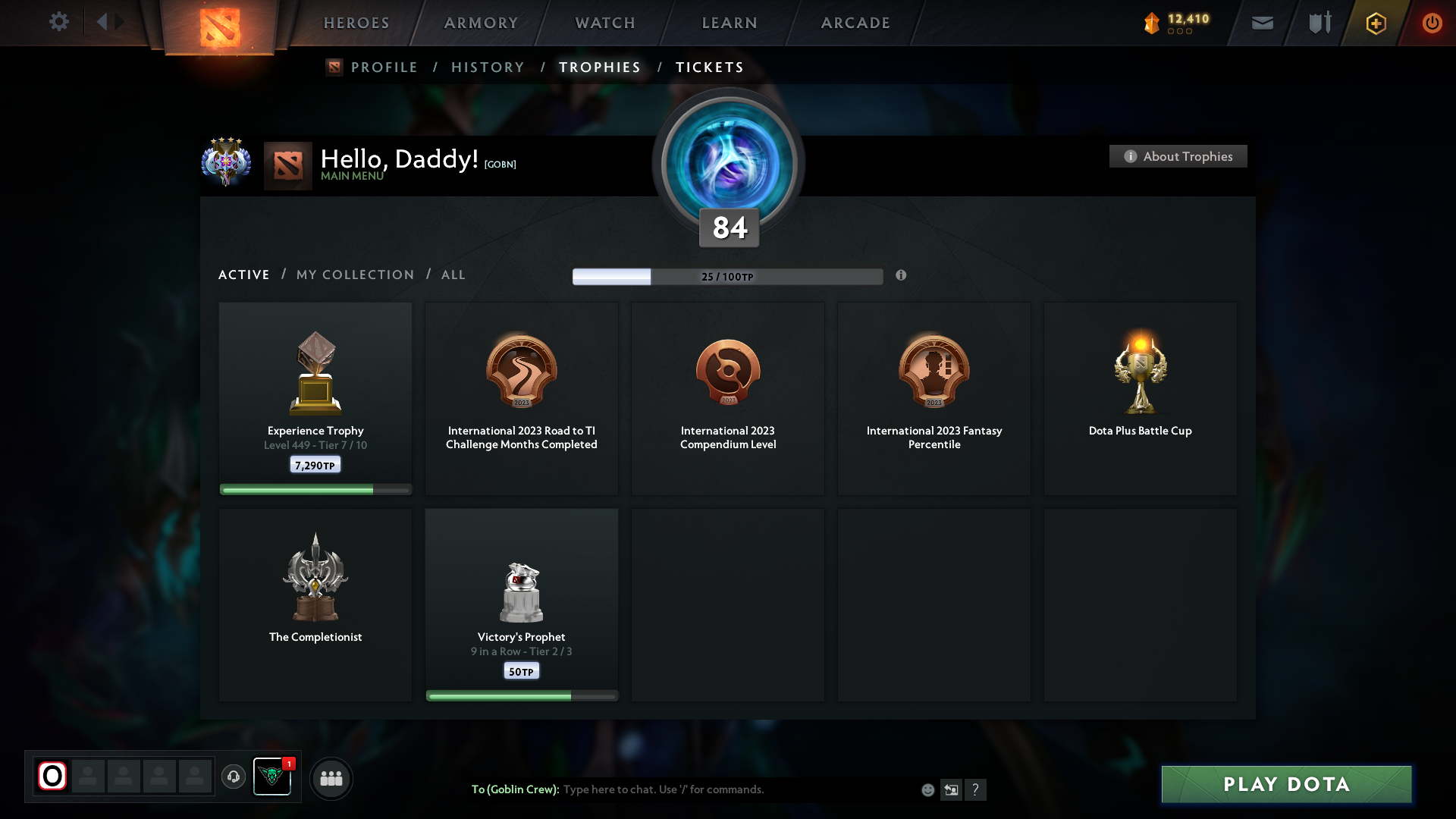1456x819 pixels.
Task: Click the PLAY DOTA button
Action: [1285, 784]
